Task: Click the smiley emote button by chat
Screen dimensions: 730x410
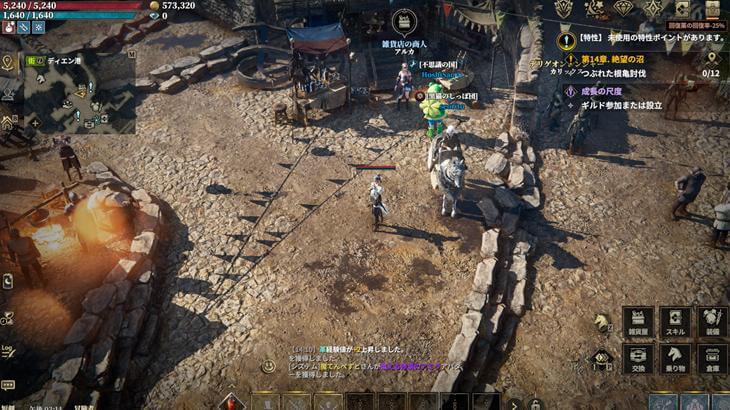Action: (x=268, y=366)
